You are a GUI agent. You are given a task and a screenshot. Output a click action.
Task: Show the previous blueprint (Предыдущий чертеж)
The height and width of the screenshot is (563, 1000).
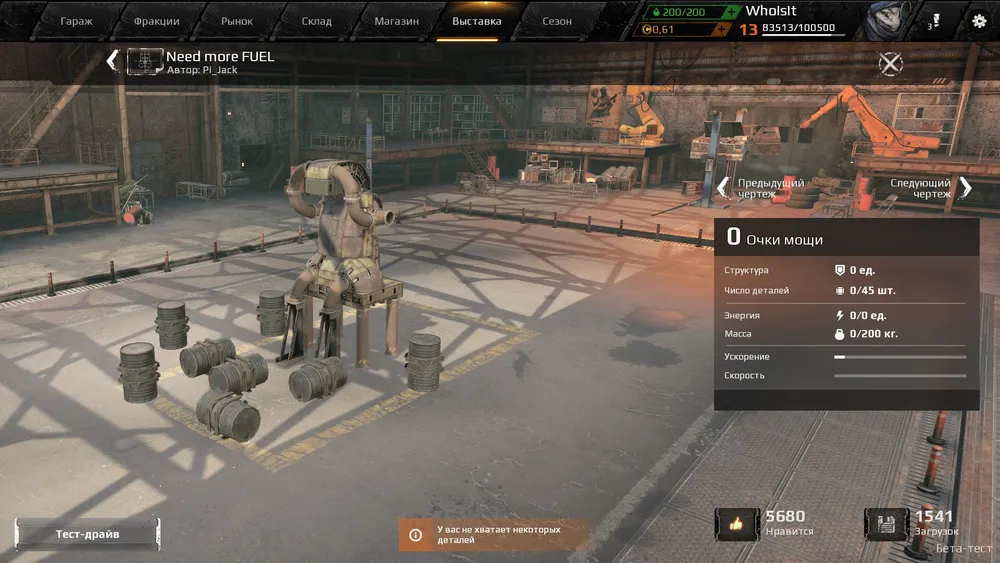(x=762, y=188)
